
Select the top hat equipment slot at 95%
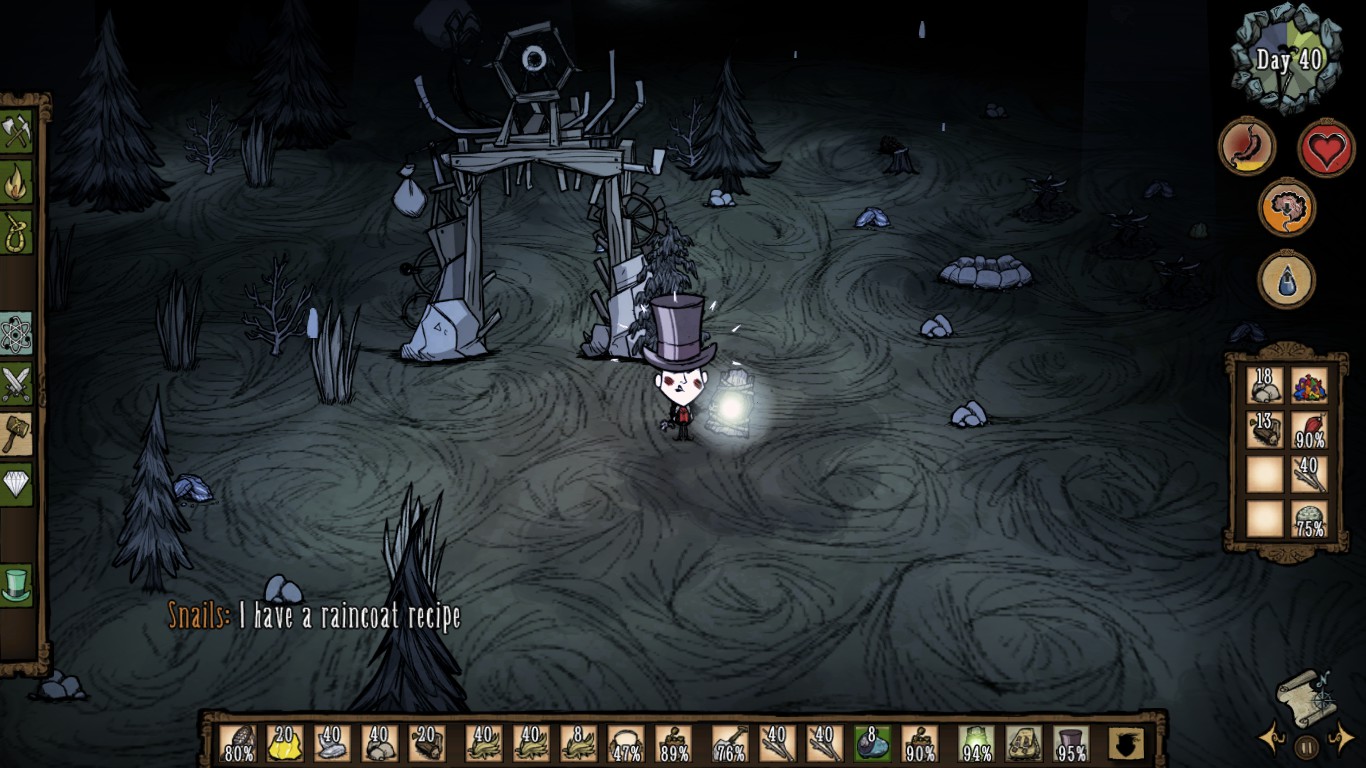click(x=1071, y=744)
